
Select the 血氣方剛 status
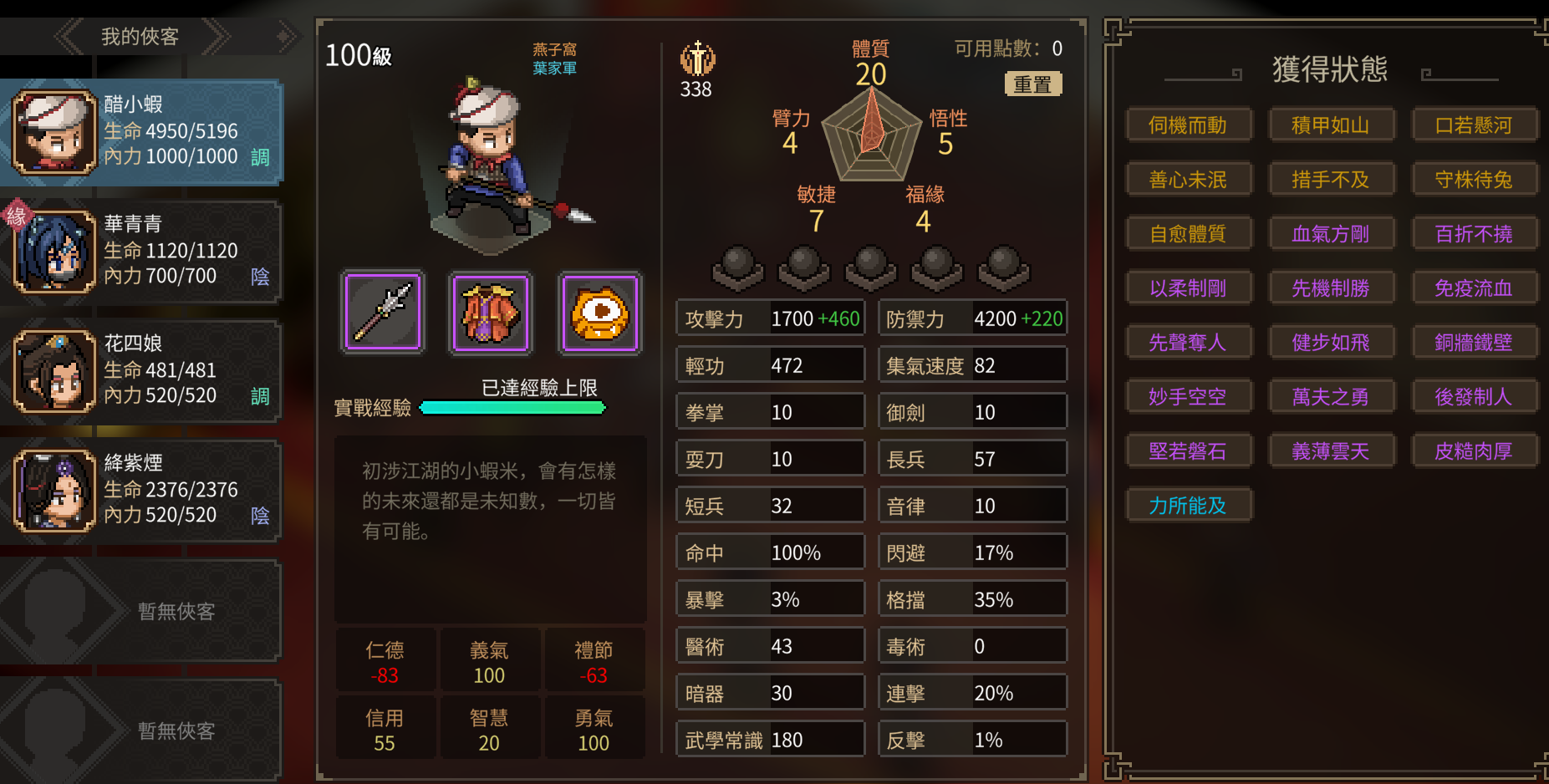coord(1330,234)
